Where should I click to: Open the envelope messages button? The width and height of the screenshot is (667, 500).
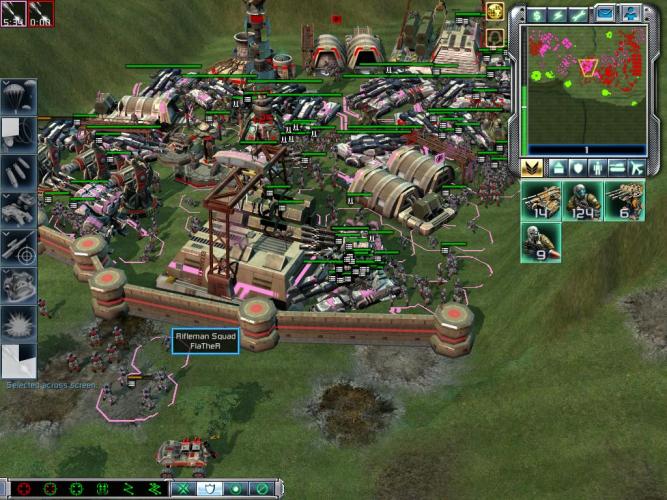[604, 14]
